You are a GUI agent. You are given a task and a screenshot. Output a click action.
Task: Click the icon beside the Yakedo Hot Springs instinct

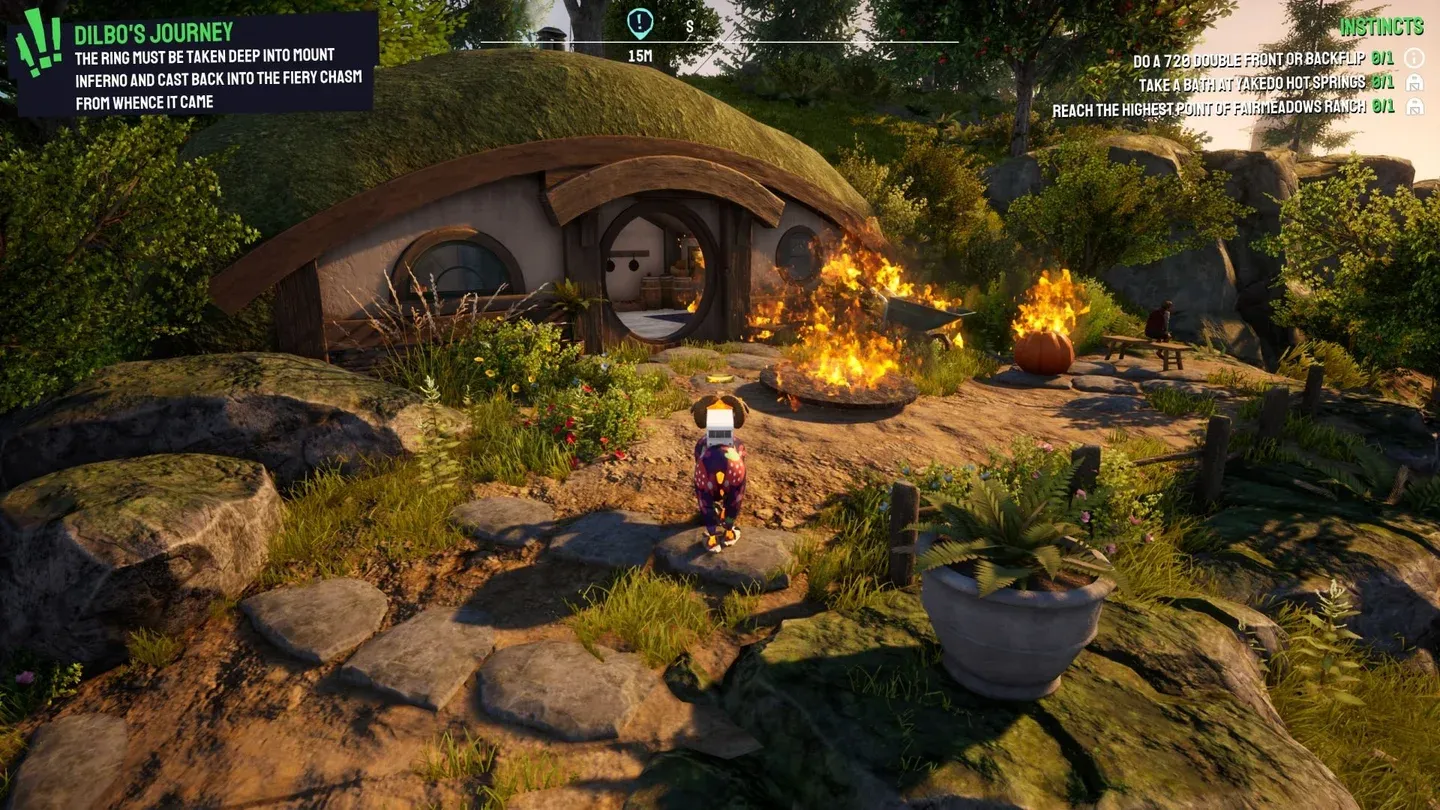1414,82
